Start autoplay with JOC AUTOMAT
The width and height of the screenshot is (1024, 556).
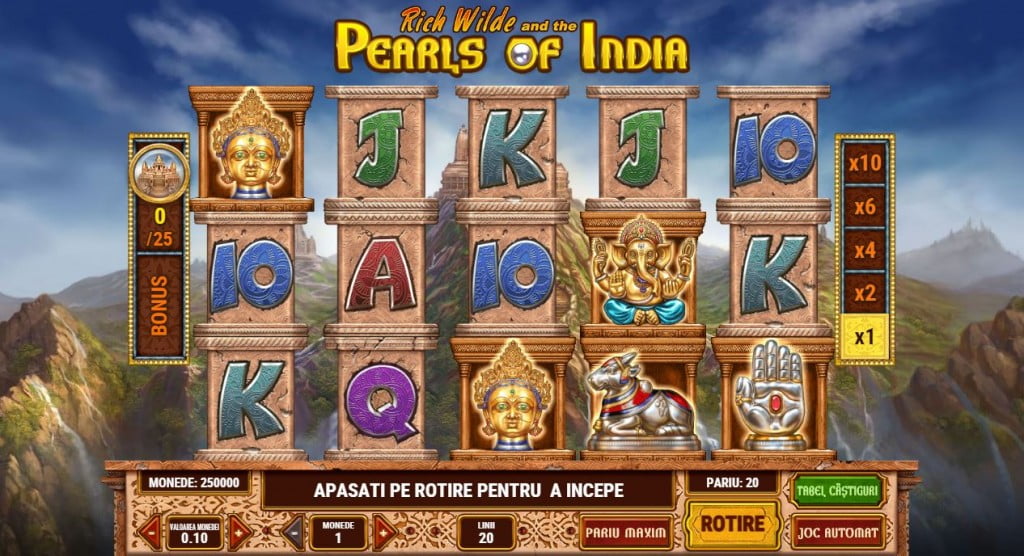(x=837, y=531)
